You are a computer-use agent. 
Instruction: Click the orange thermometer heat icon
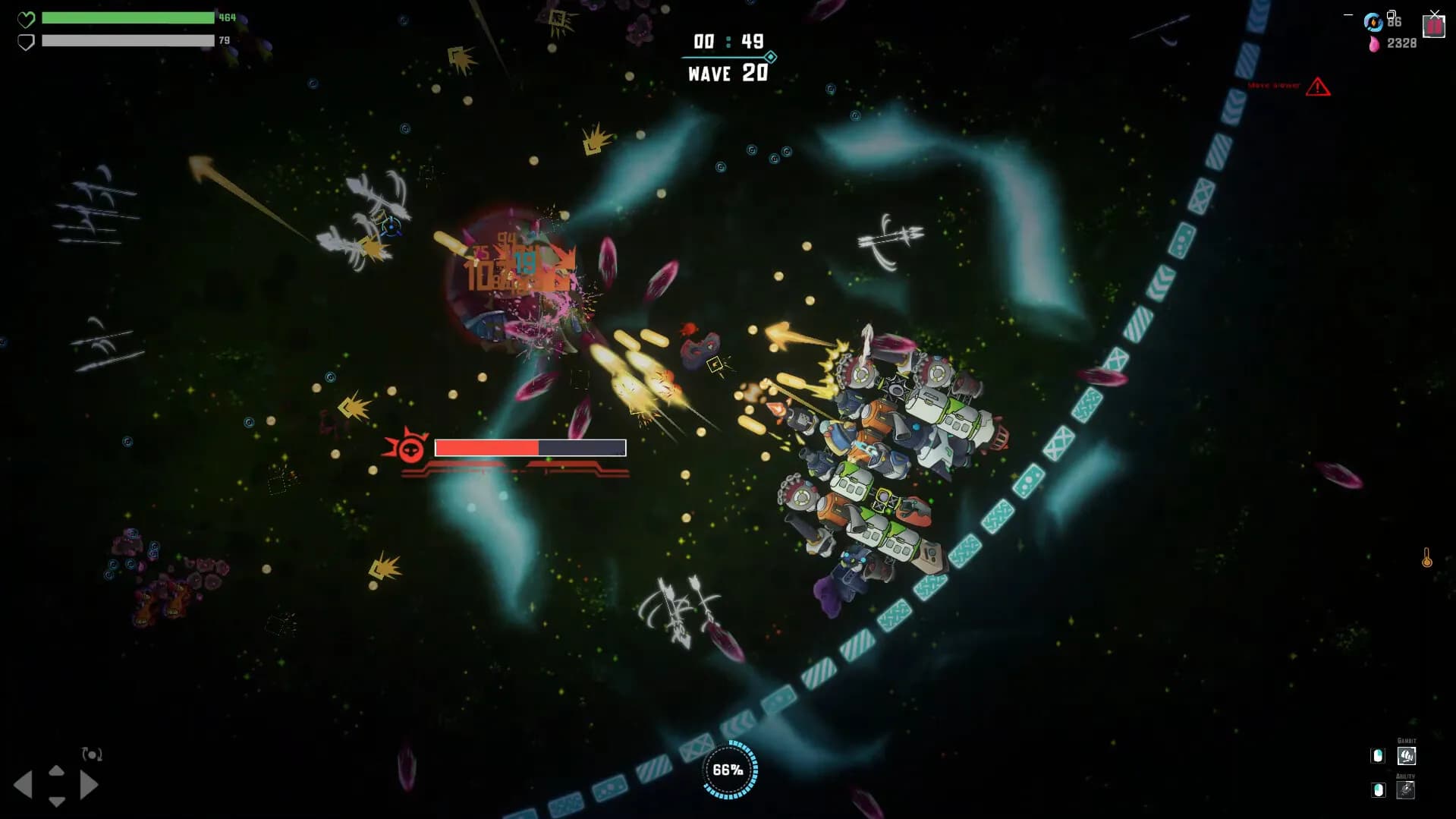[1426, 559]
